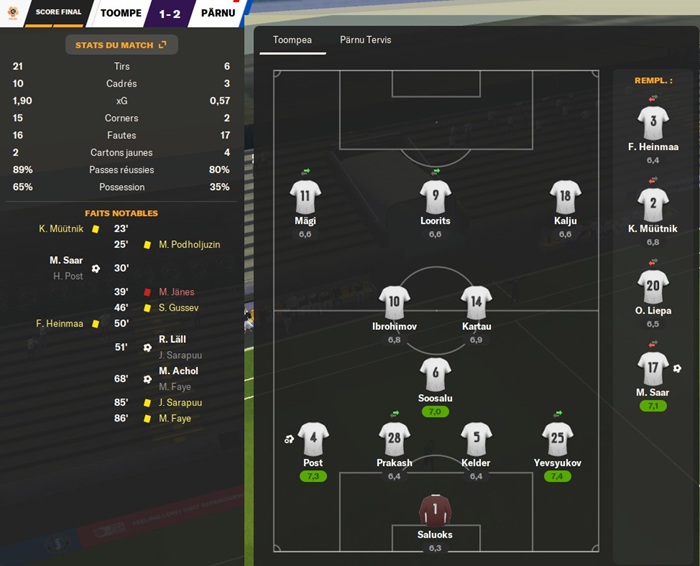Screen dimensions: 700x566
Task: Choose Kartau's number 14 shirt
Action: 476,302
